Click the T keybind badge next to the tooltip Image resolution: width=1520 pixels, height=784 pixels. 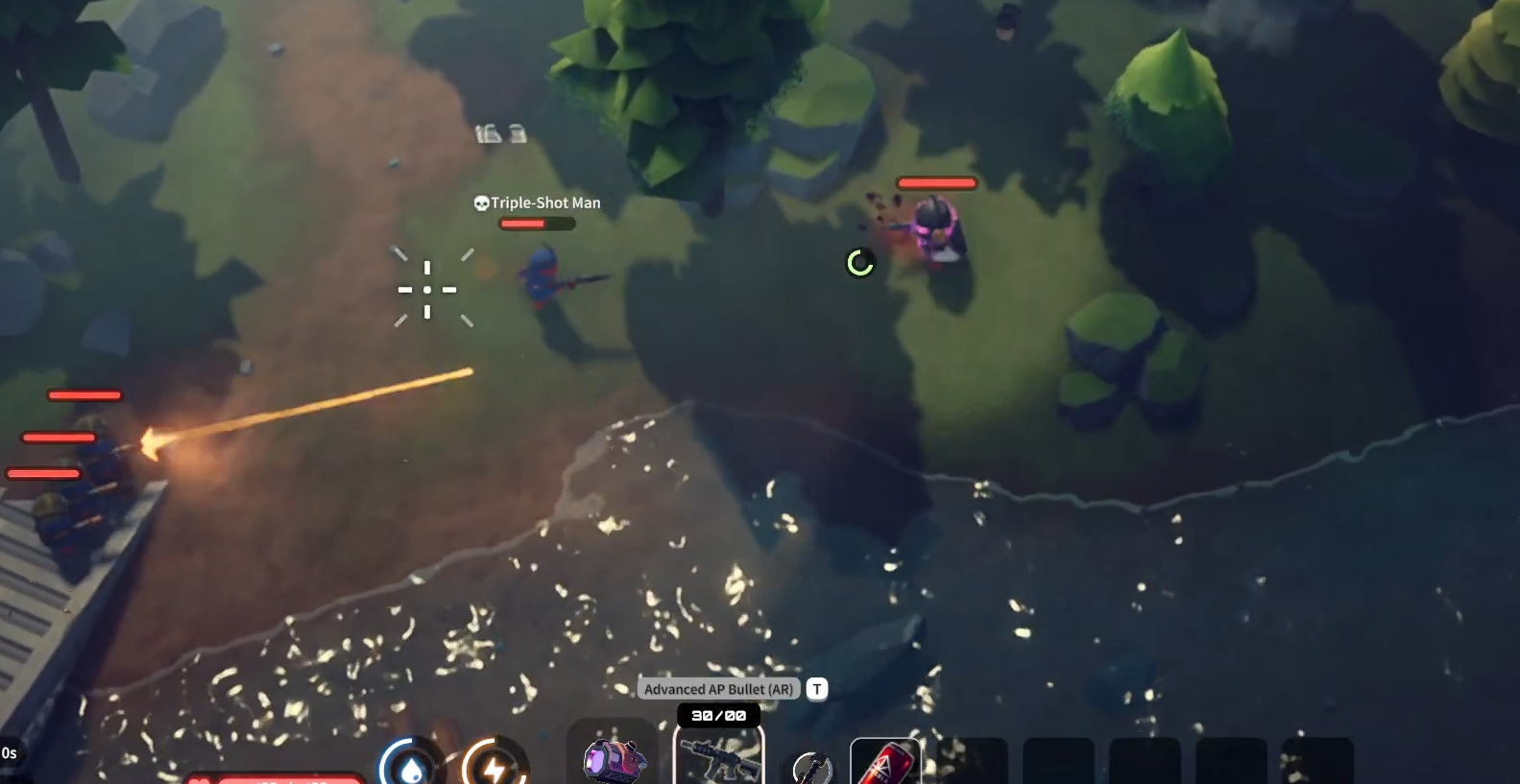coord(816,688)
